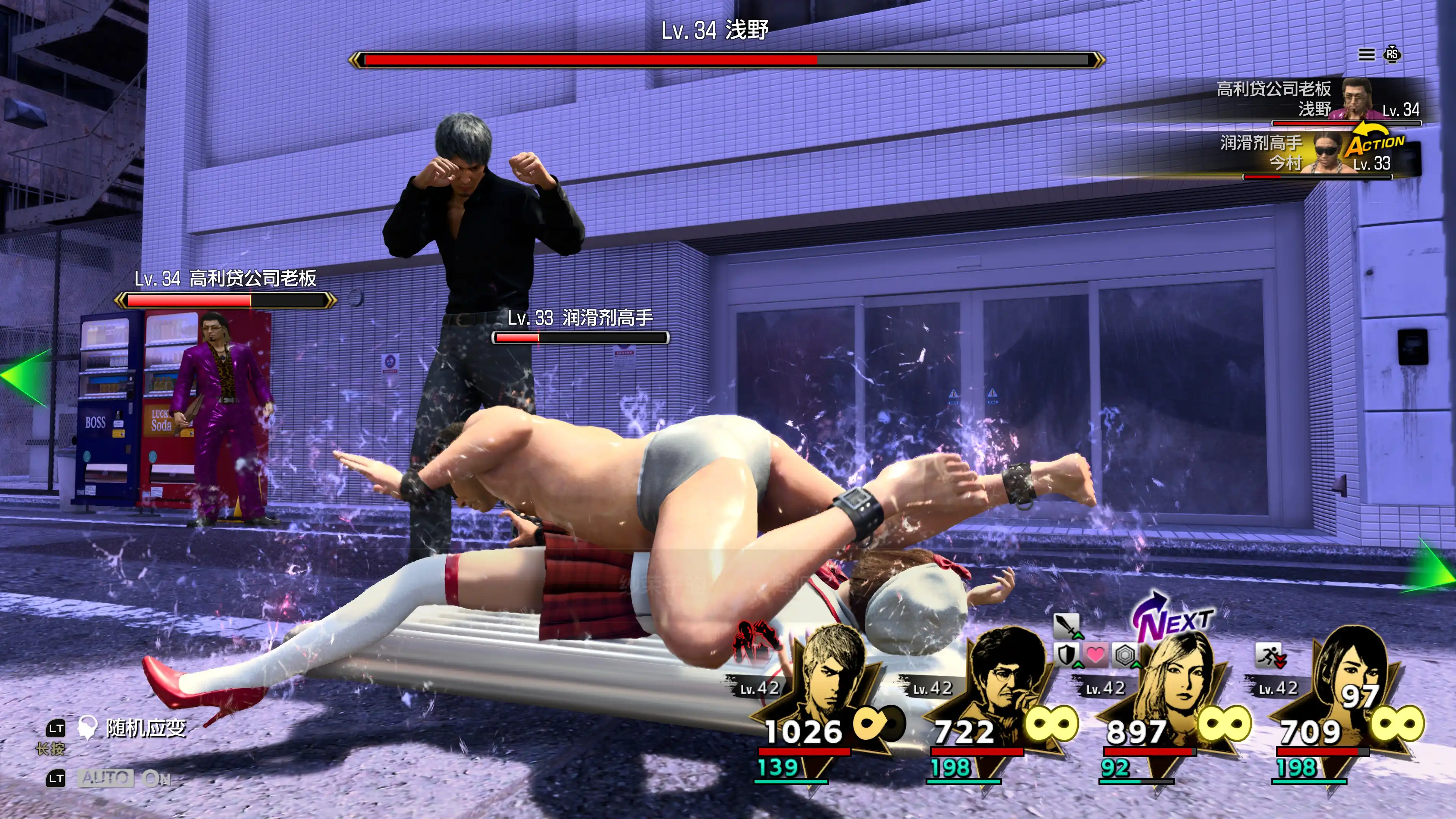Inspect the pink heart status icon
The image size is (1456, 819).
1095,656
